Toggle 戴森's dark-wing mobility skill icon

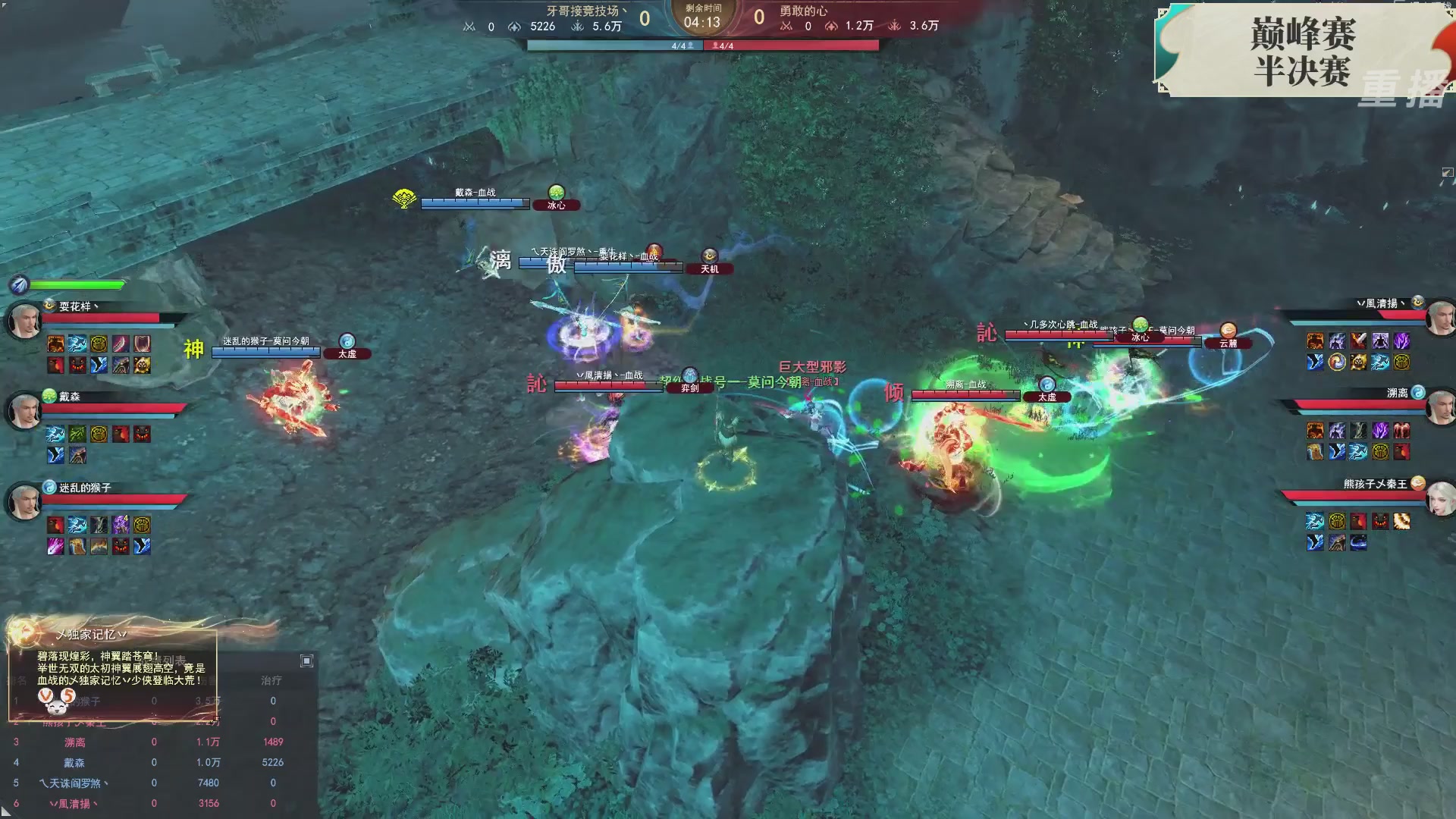[54, 453]
